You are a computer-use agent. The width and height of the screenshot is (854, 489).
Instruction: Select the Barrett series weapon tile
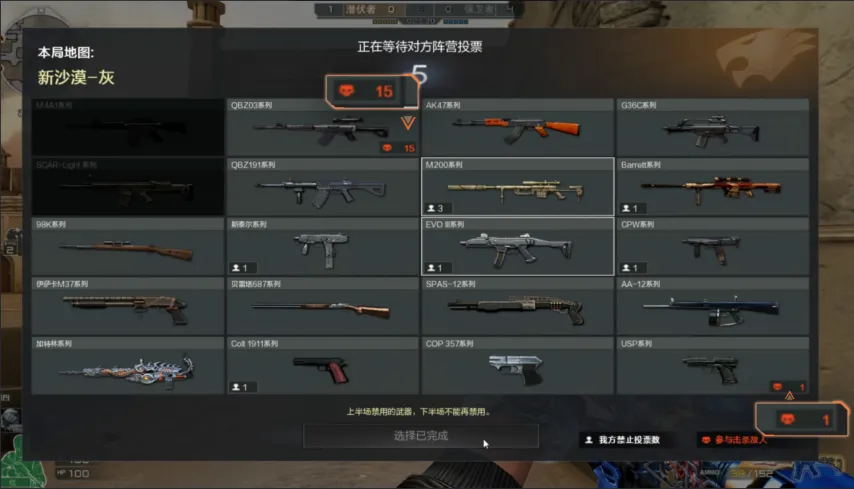[712, 187]
